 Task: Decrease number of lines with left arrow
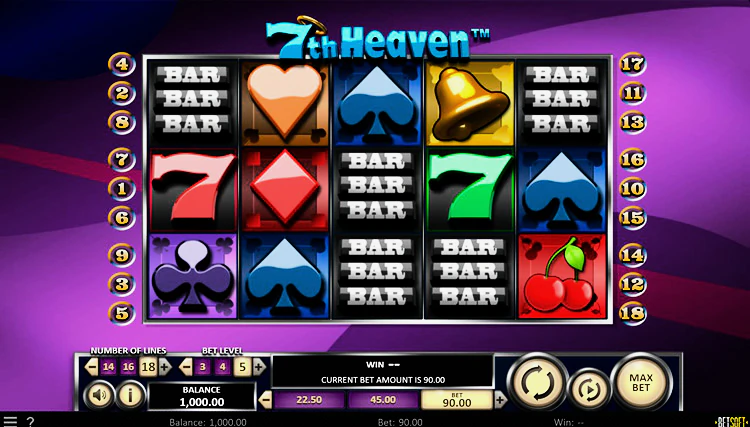pyautogui.click(x=92, y=367)
